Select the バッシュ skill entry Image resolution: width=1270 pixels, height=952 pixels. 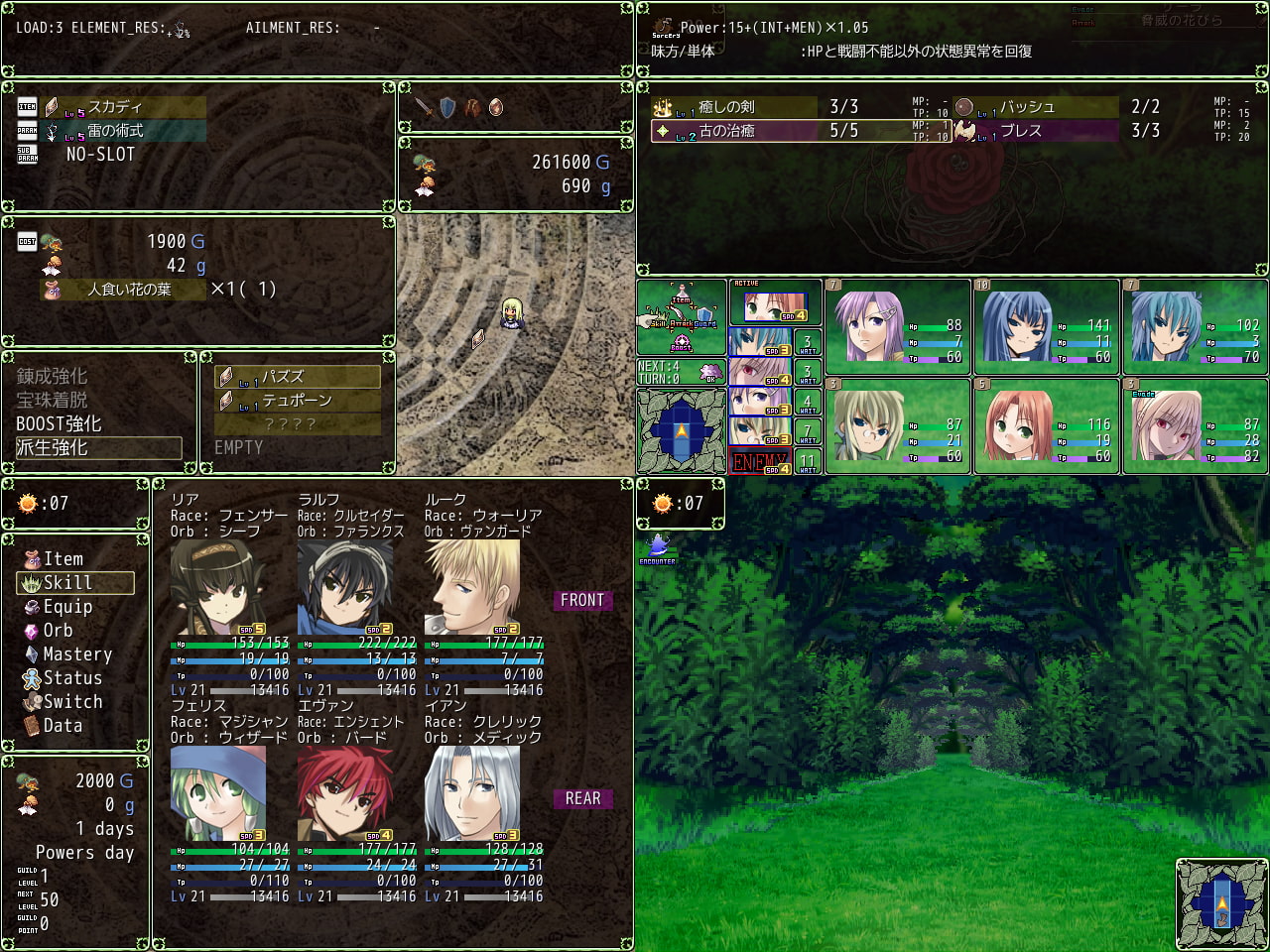1026,107
